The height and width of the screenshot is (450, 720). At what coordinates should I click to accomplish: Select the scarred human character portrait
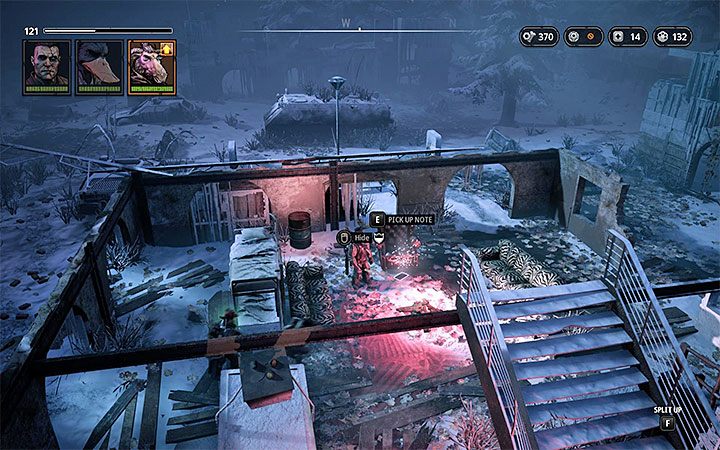coord(46,67)
